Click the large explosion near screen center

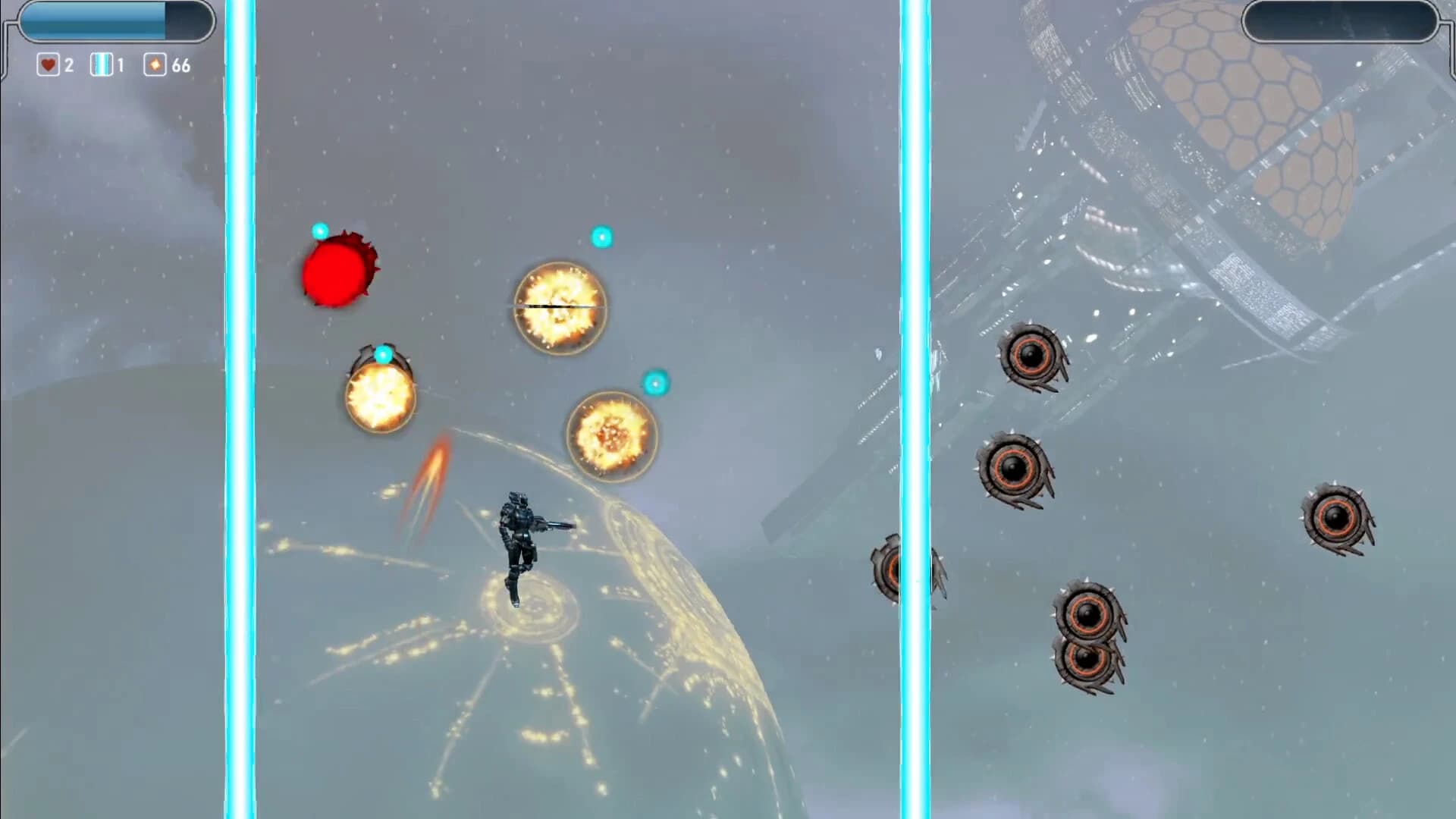coord(561,308)
